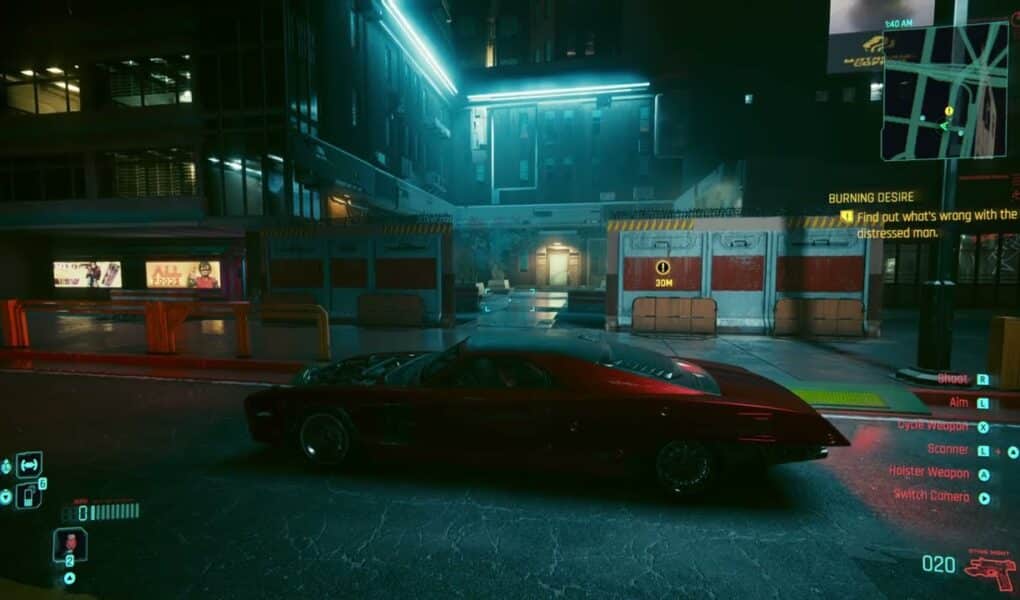Image resolution: width=1020 pixels, height=600 pixels.
Task: Select the phone quick-access slot
Action: point(29,494)
